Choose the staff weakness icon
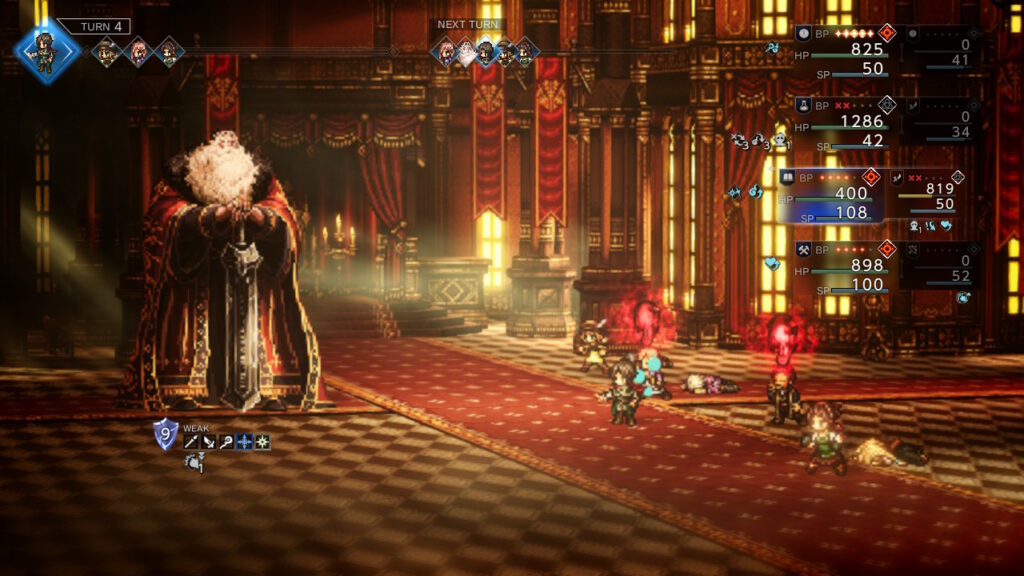 (x=227, y=442)
